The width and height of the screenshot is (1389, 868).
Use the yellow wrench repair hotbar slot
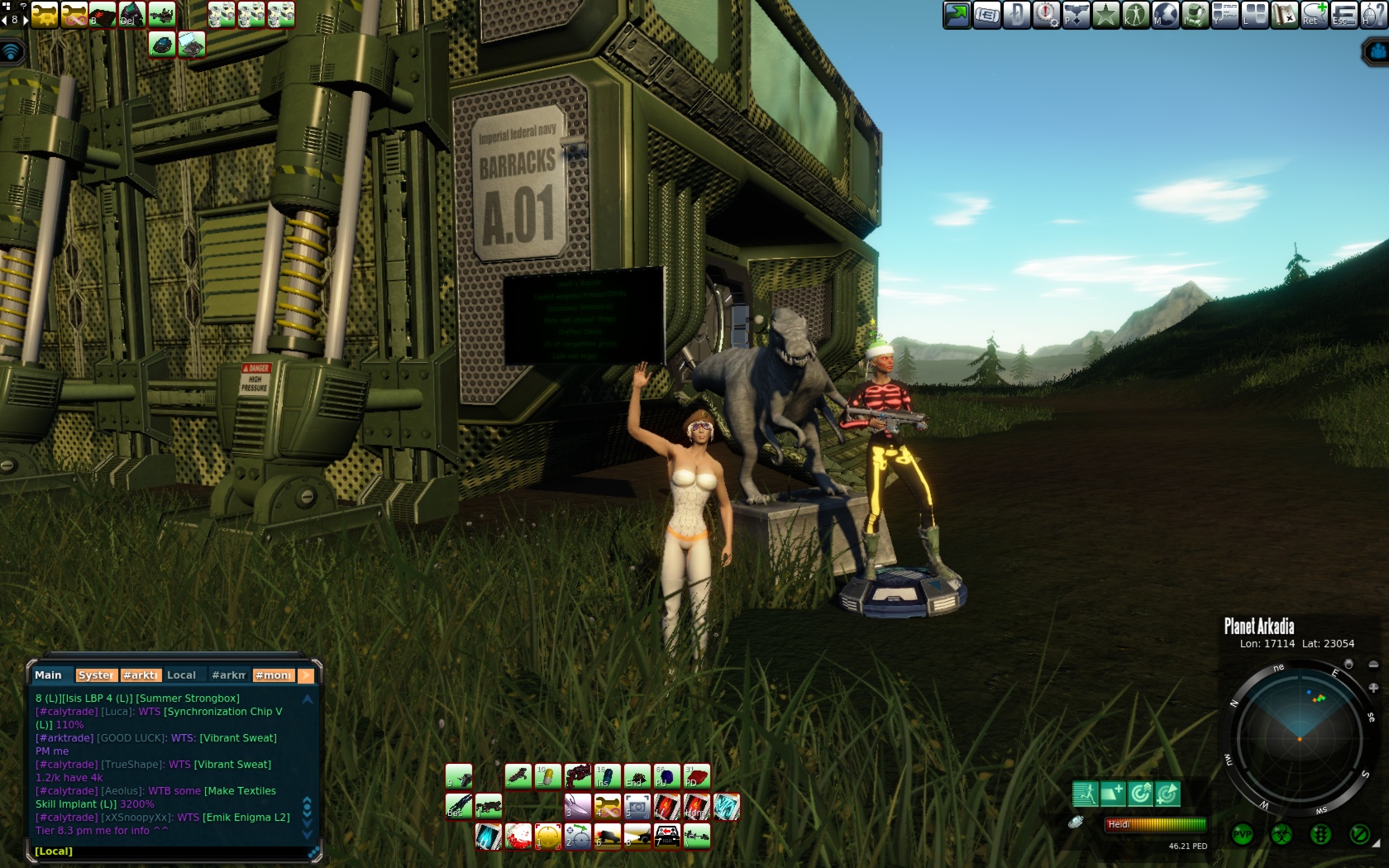[608, 805]
